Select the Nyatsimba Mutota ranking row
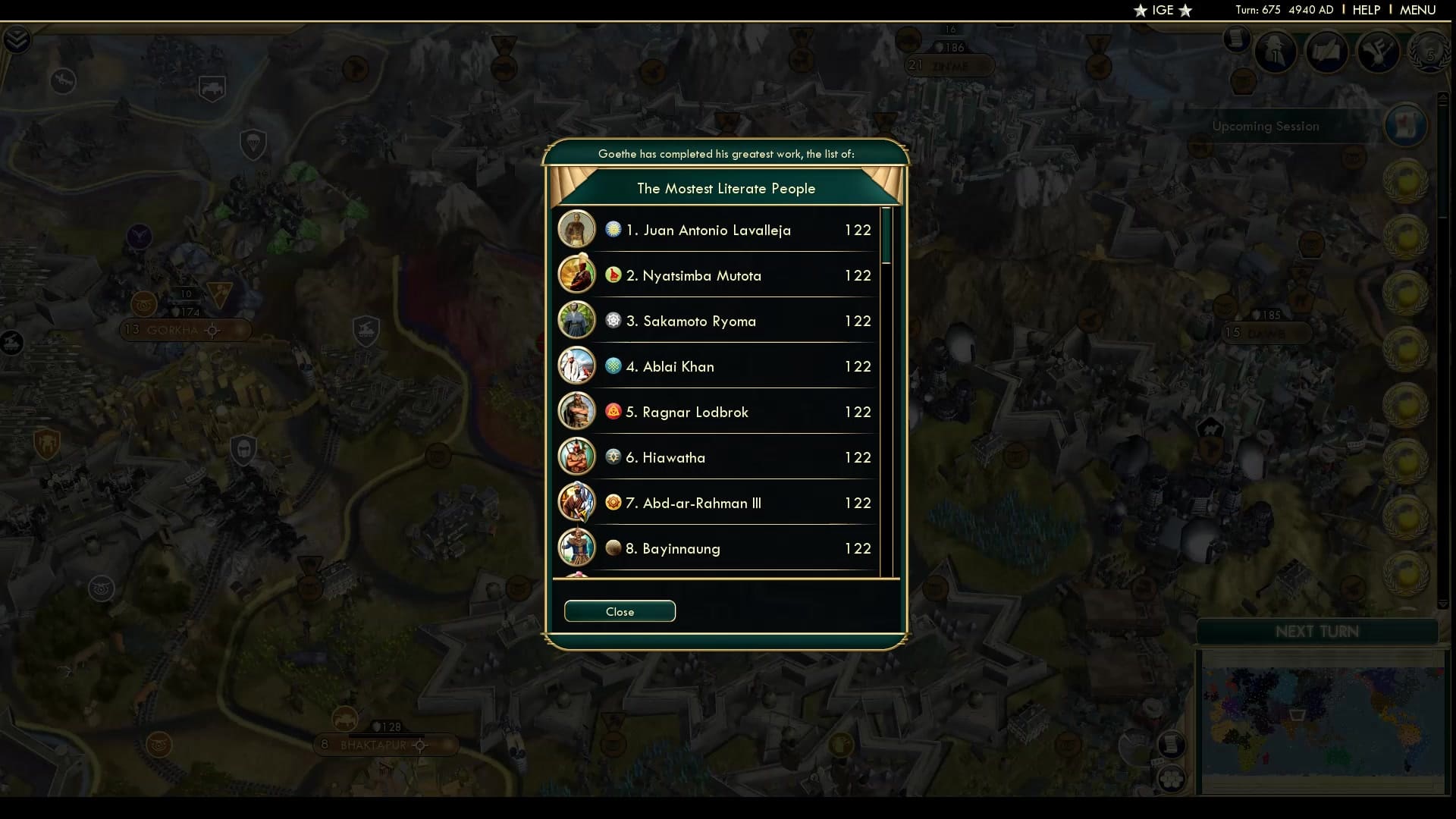This screenshot has height=819, width=1456. [717, 275]
